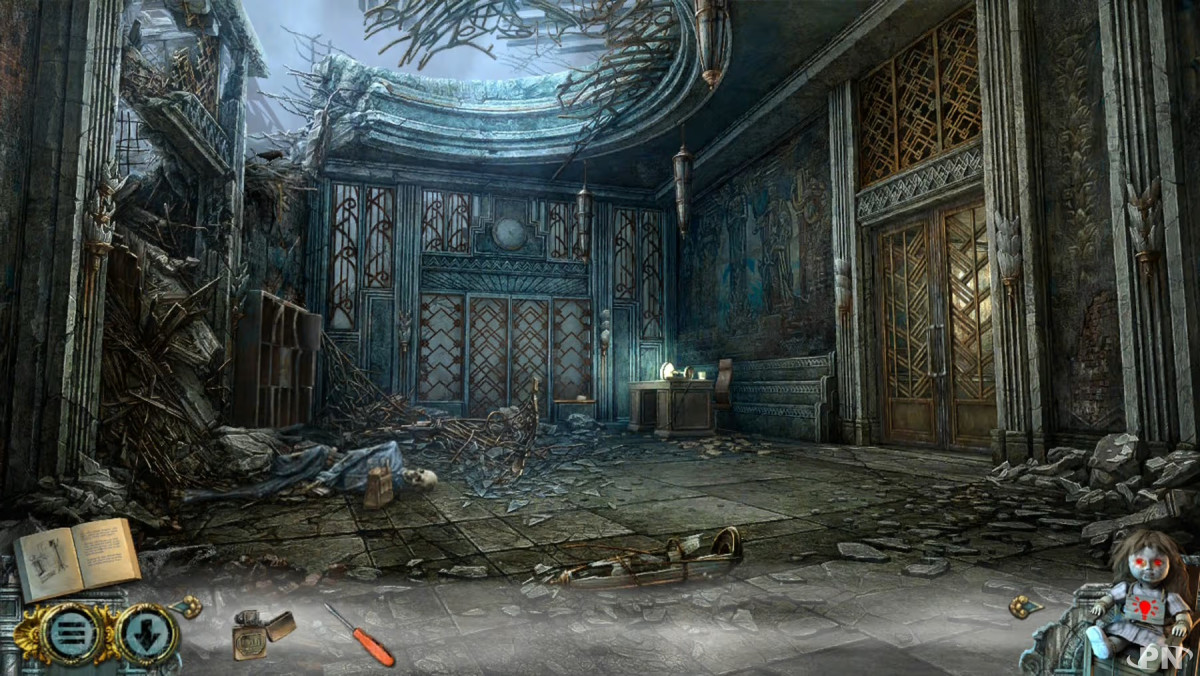
Task: Open the main menu button
Action: coord(71,633)
